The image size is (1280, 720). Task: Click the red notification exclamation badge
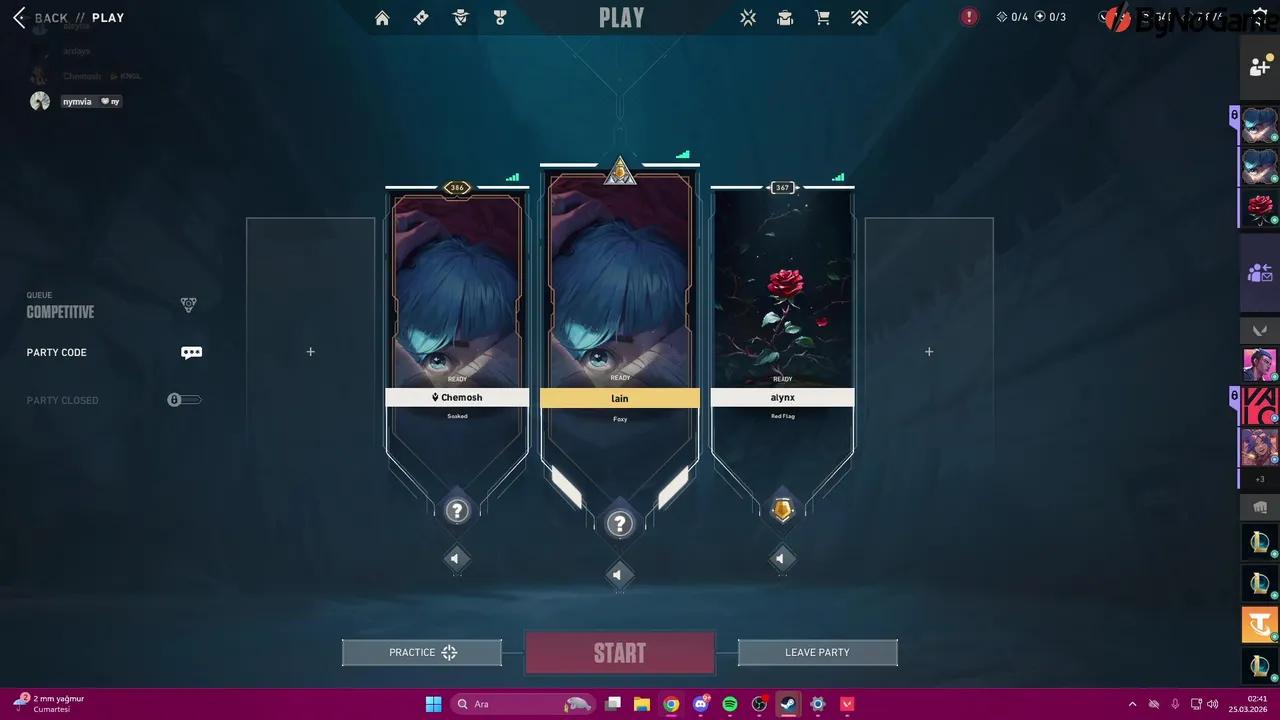coord(968,17)
